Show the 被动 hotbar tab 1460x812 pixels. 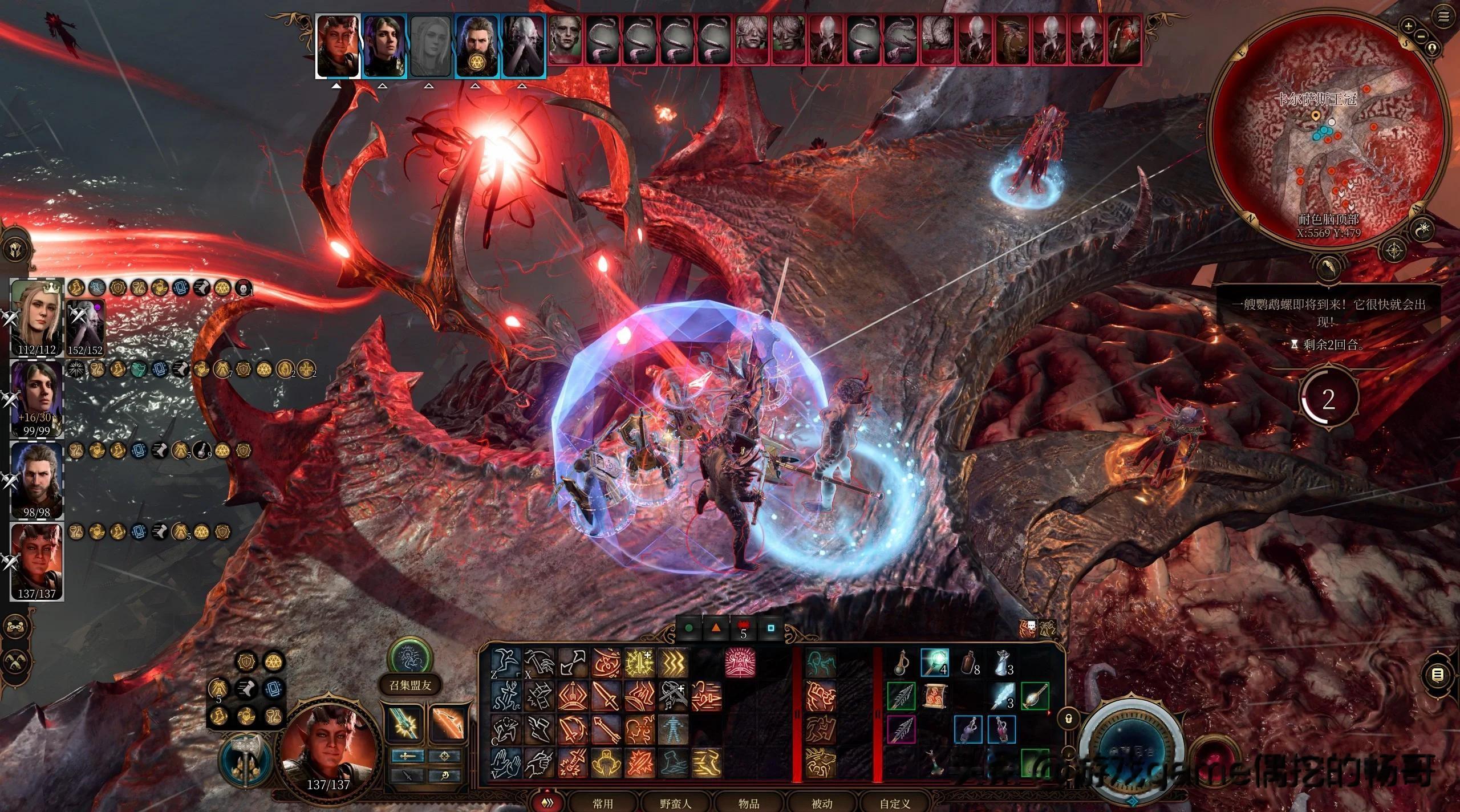[x=822, y=803]
